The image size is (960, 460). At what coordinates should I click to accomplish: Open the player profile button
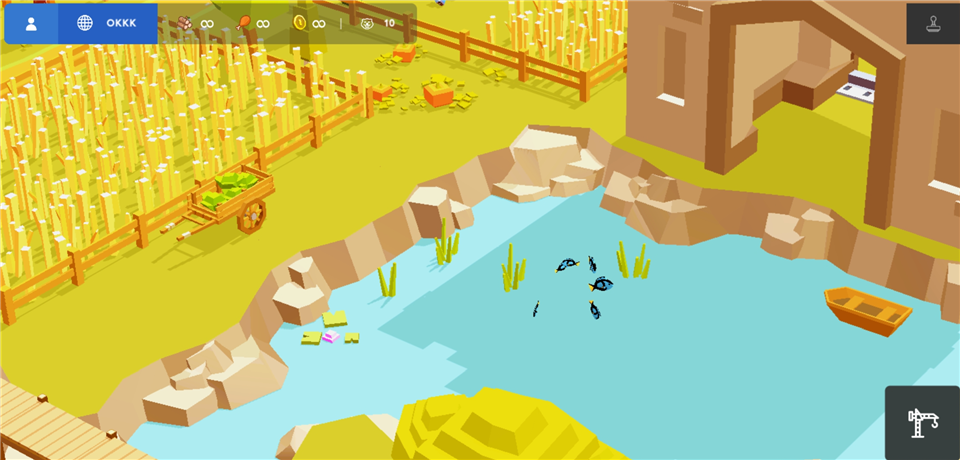coord(31,24)
